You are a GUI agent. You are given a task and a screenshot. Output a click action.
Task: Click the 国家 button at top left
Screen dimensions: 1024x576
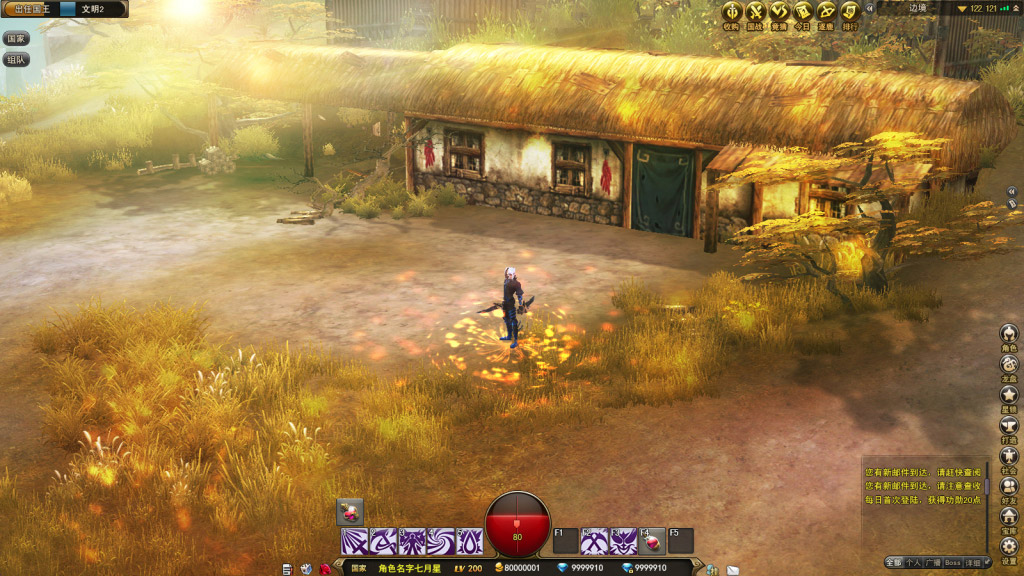16,39
